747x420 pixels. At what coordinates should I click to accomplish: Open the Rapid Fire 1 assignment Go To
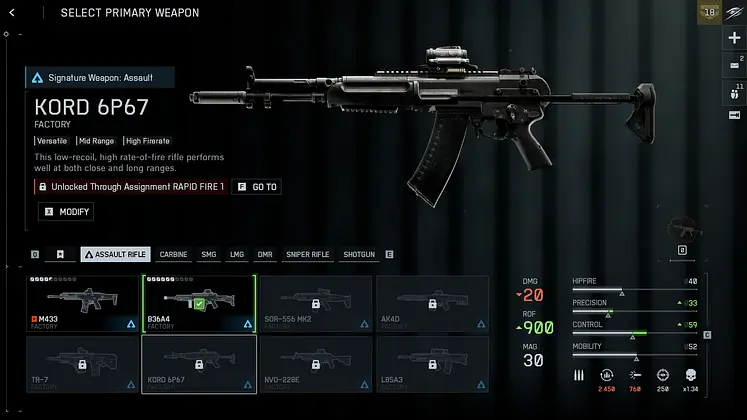(x=256, y=187)
